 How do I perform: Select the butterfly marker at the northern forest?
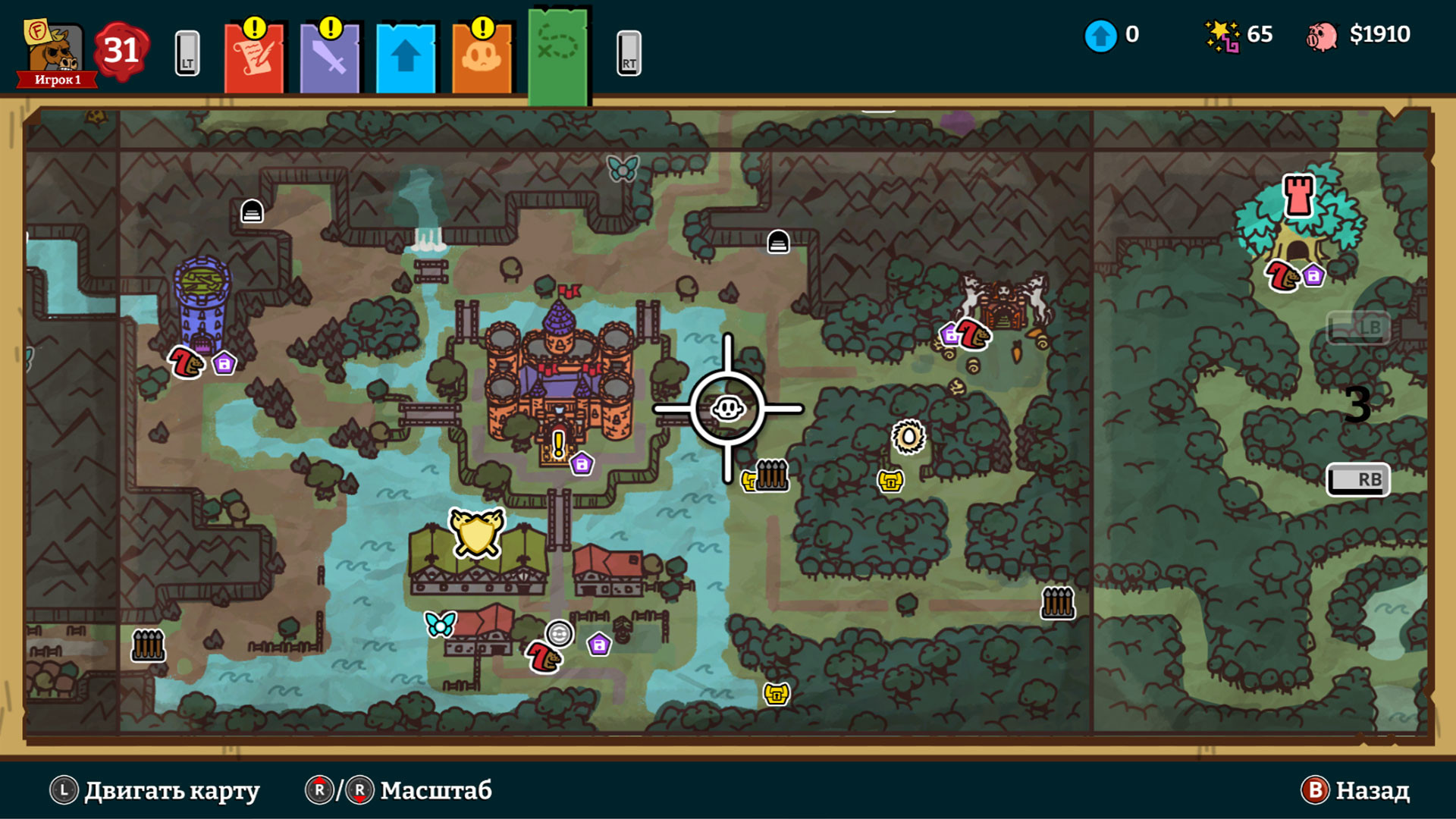[623, 168]
